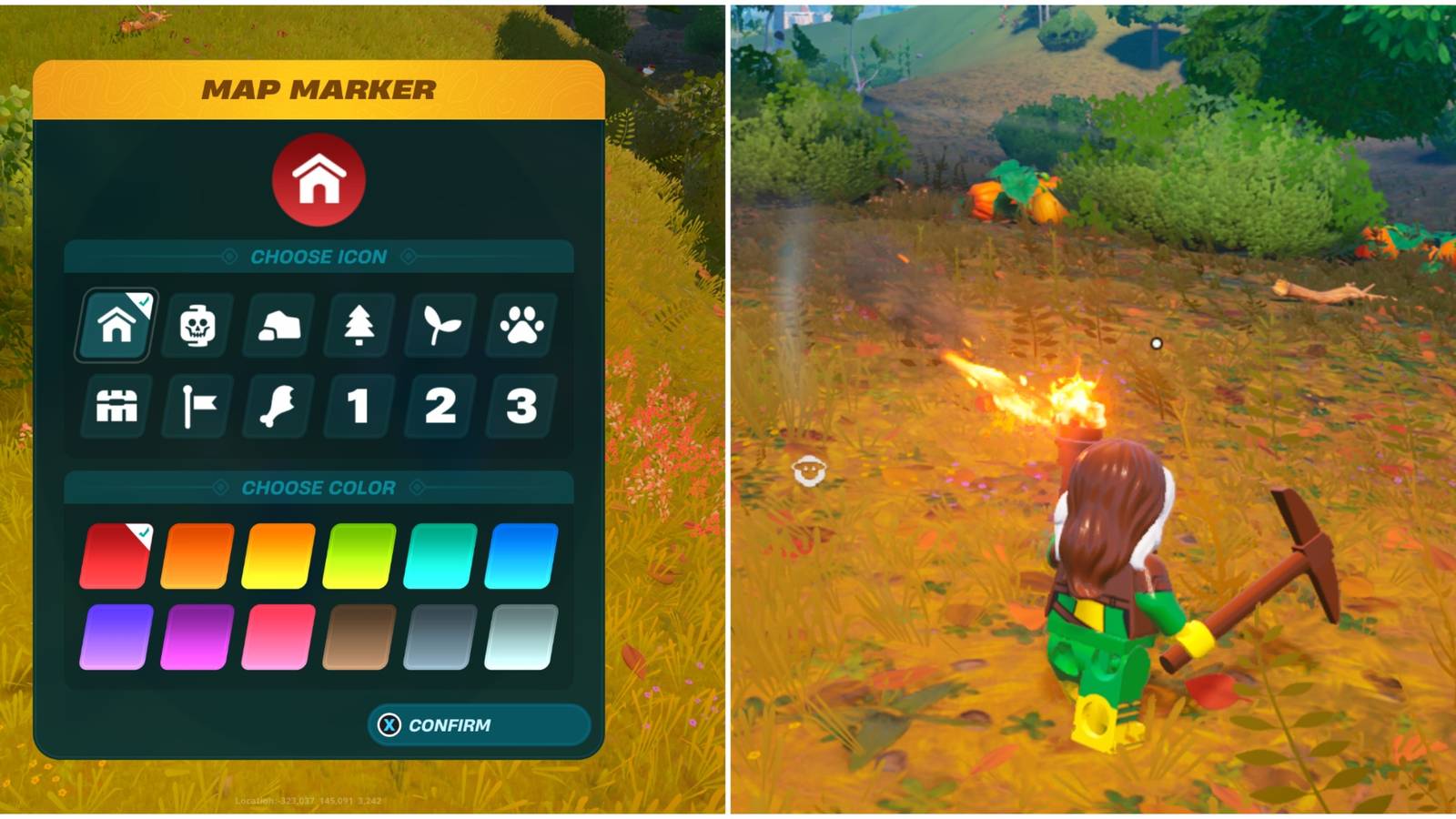Select the number 1 marker
Image resolution: width=1456 pixels, height=819 pixels.
point(359,407)
